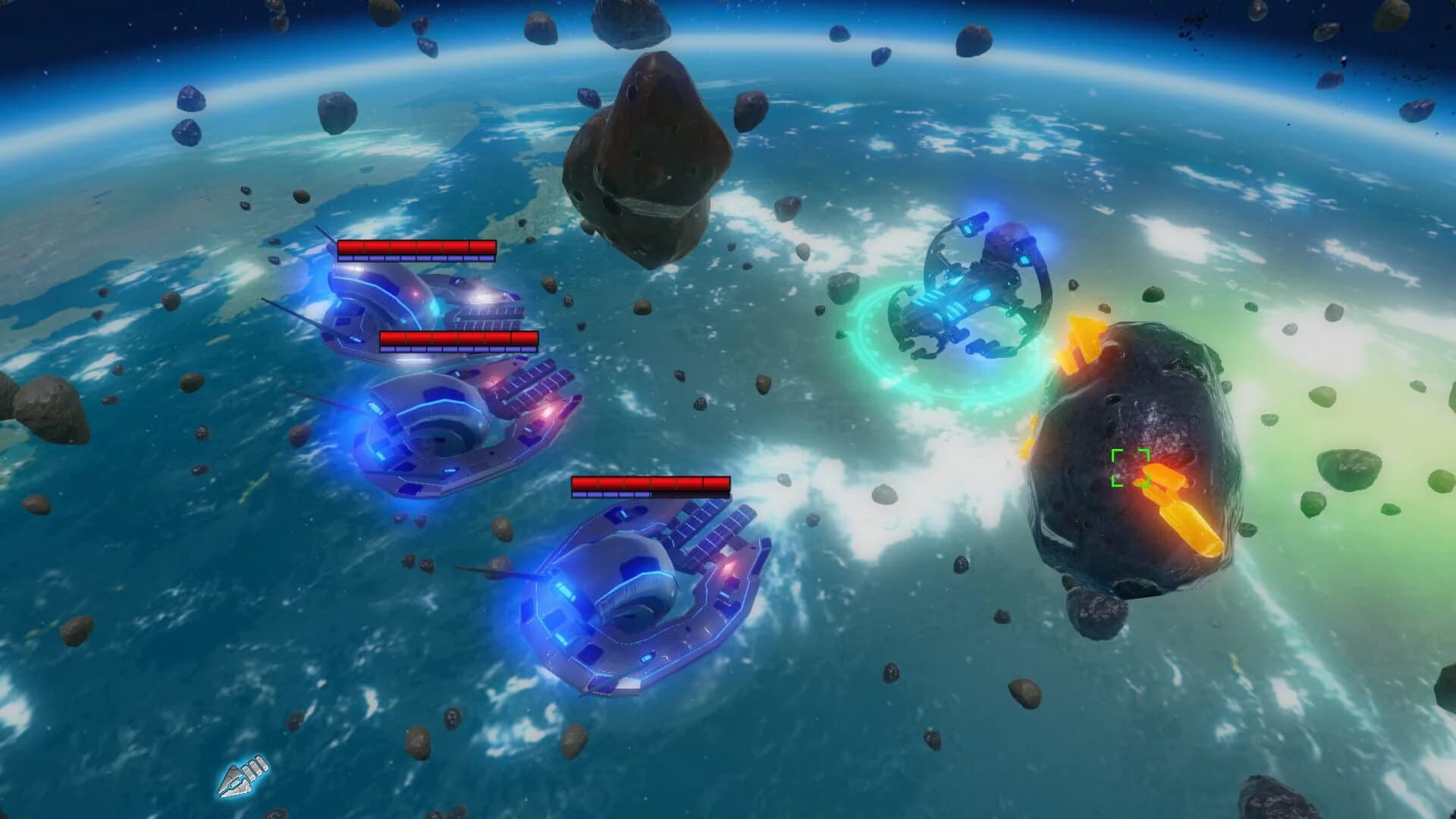
Task: Select the player ship inside the teal ring
Action: point(971,292)
